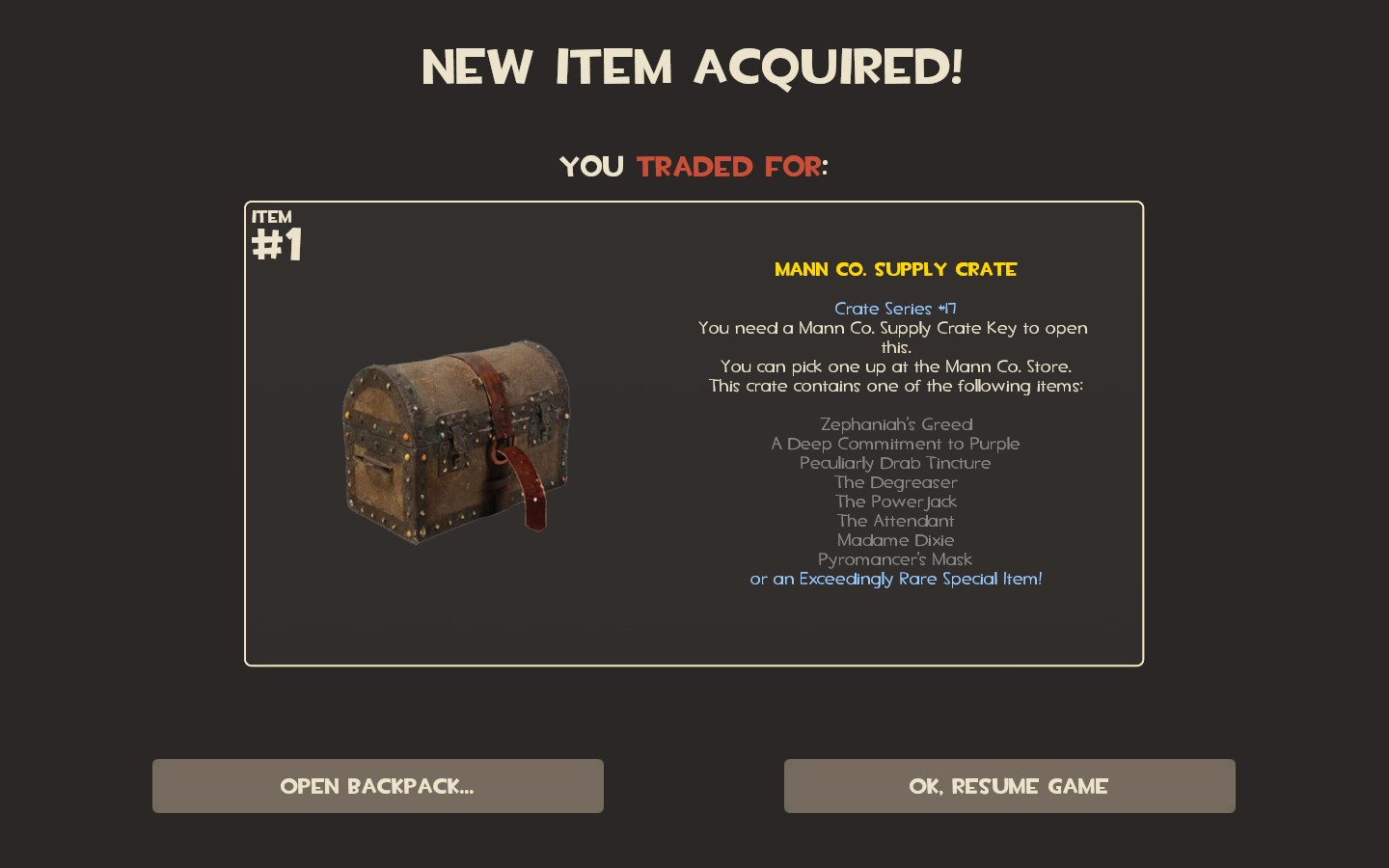Select Zephaniah's Greed in the item list
This screenshot has width=1389, height=868.
[x=895, y=424]
